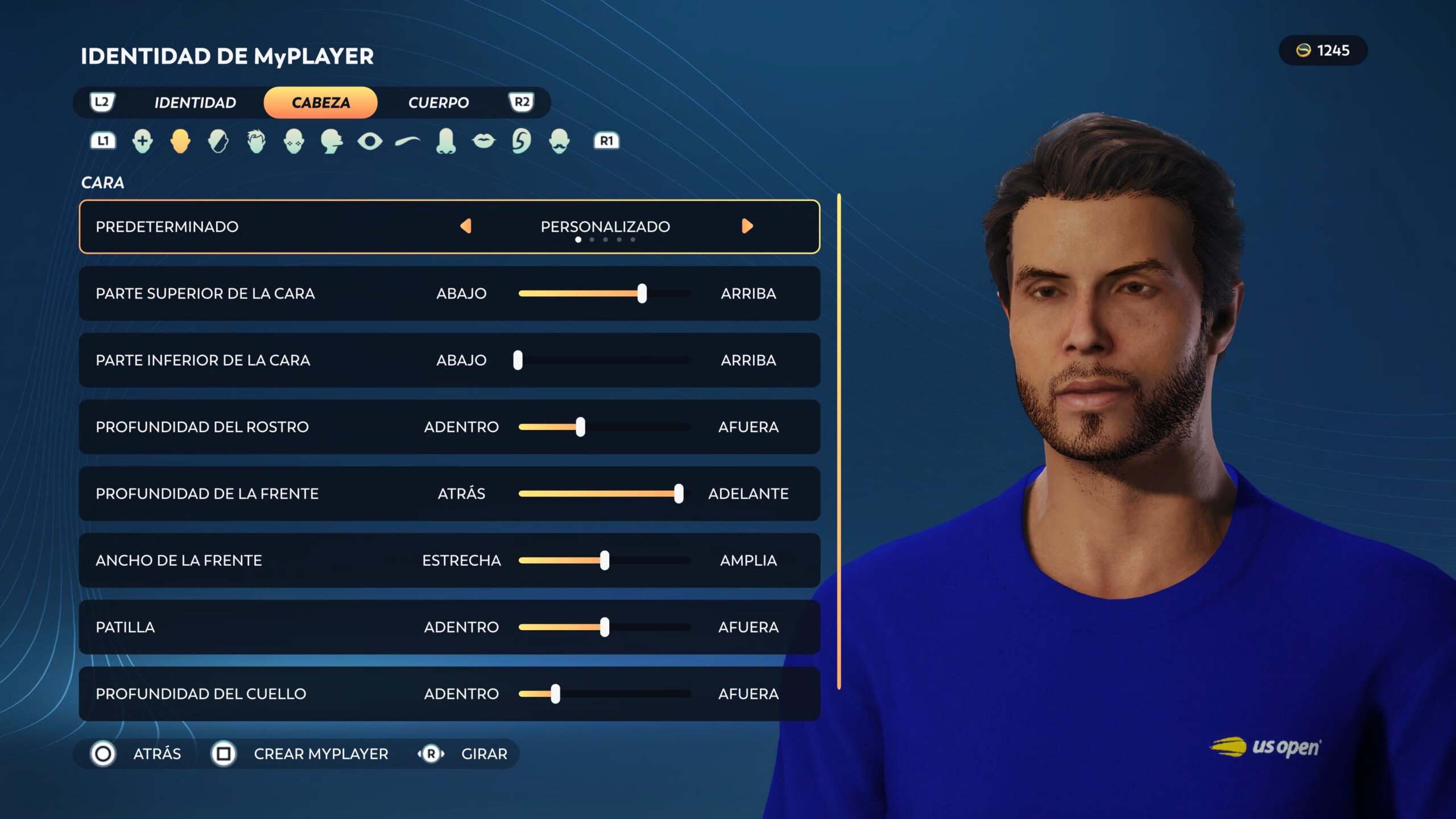This screenshot has width=1456, height=819.
Task: Choose the nose category icon
Action: click(x=446, y=141)
